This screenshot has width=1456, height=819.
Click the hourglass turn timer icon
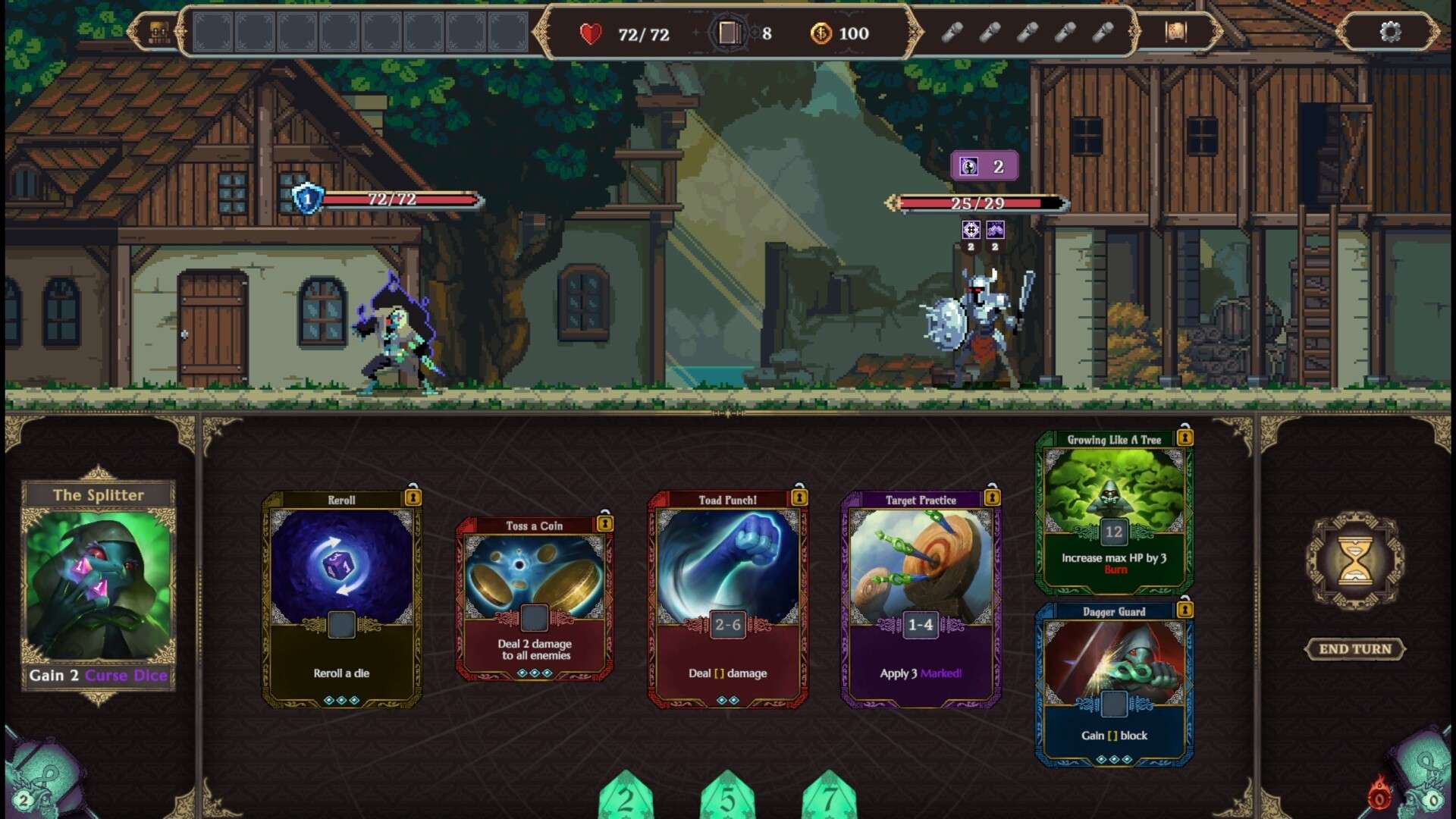(x=1354, y=561)
